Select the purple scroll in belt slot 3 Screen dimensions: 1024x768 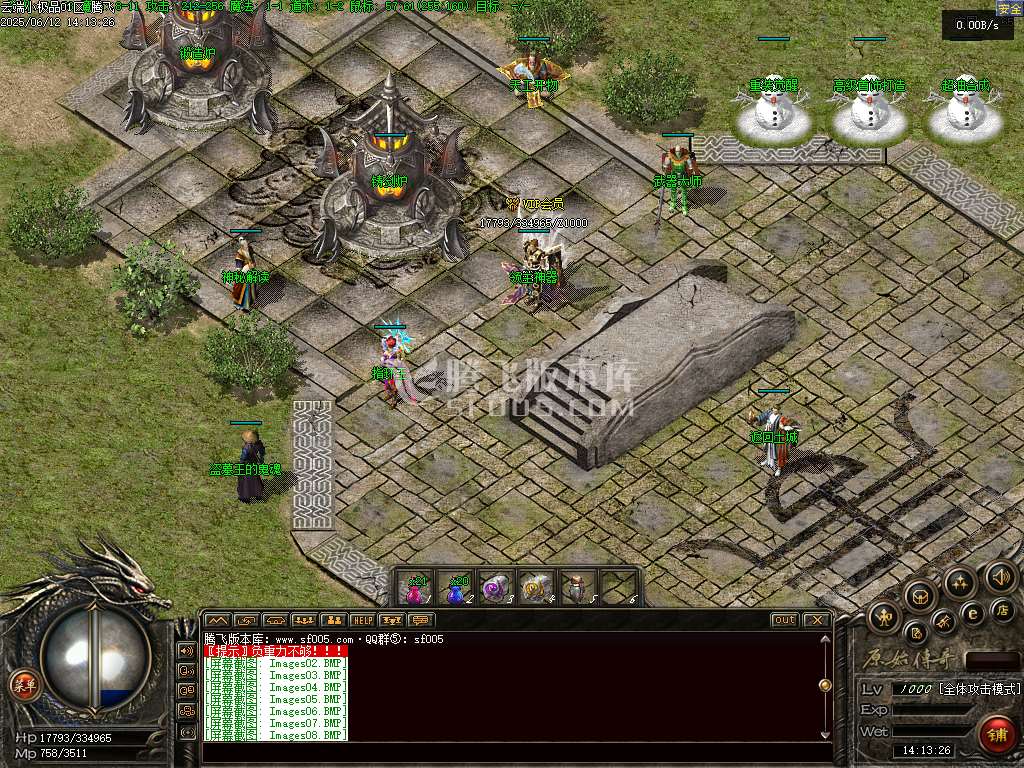495,589
